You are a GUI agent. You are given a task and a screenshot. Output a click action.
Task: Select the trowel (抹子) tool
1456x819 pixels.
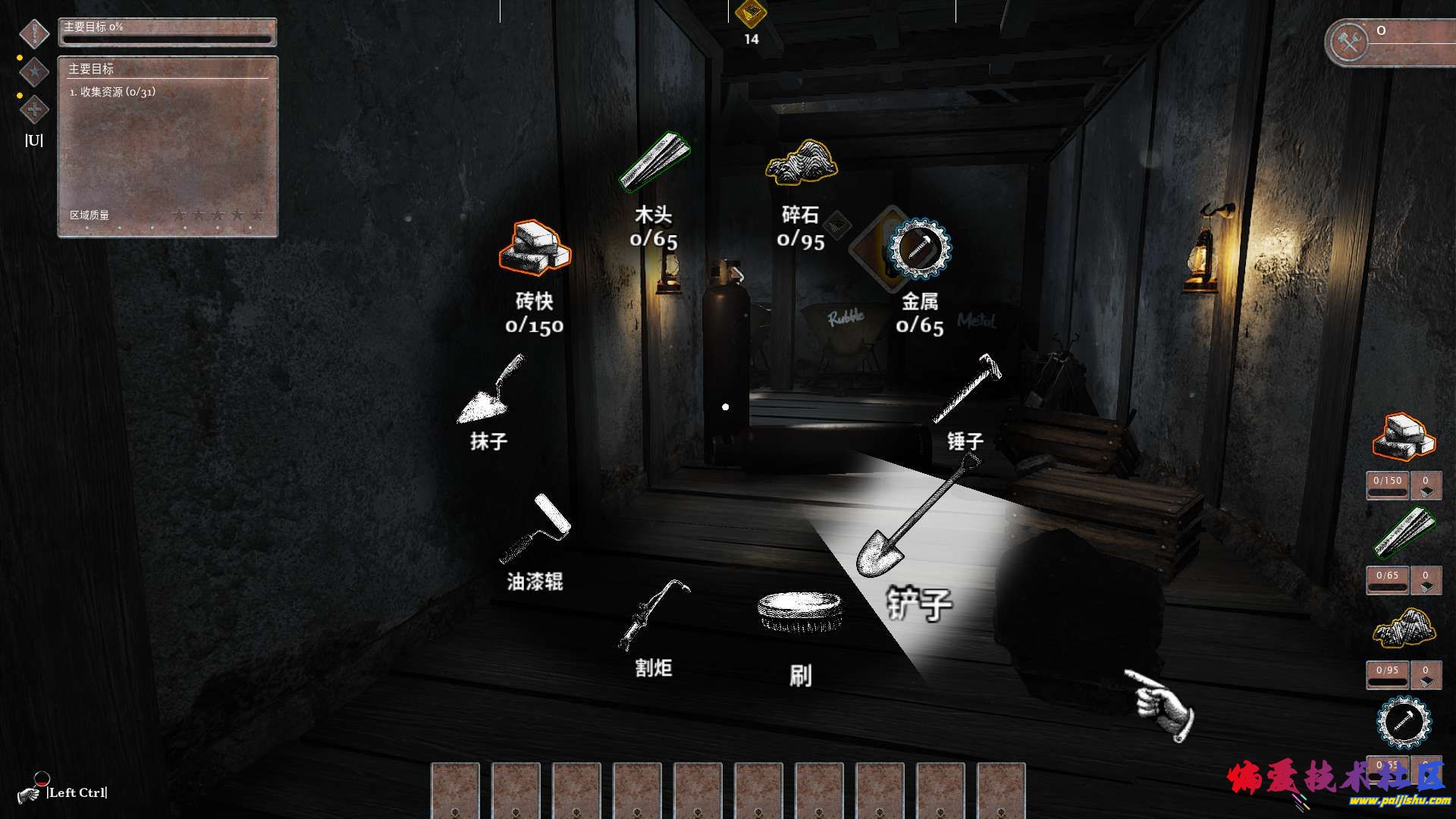[491, 390]
